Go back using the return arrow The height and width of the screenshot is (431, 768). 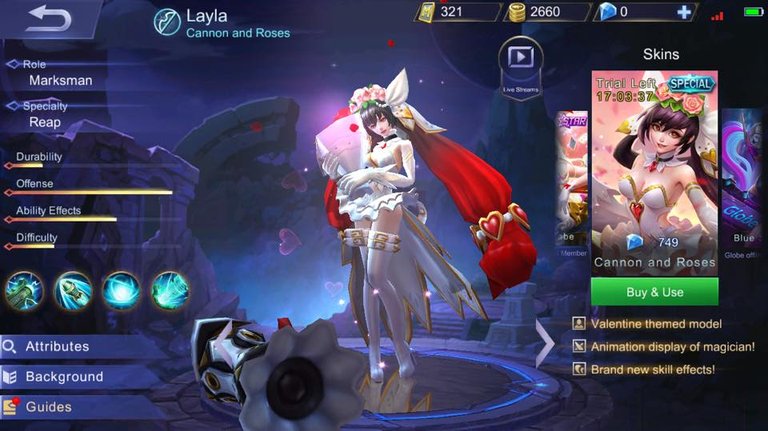tap(50, 19)
